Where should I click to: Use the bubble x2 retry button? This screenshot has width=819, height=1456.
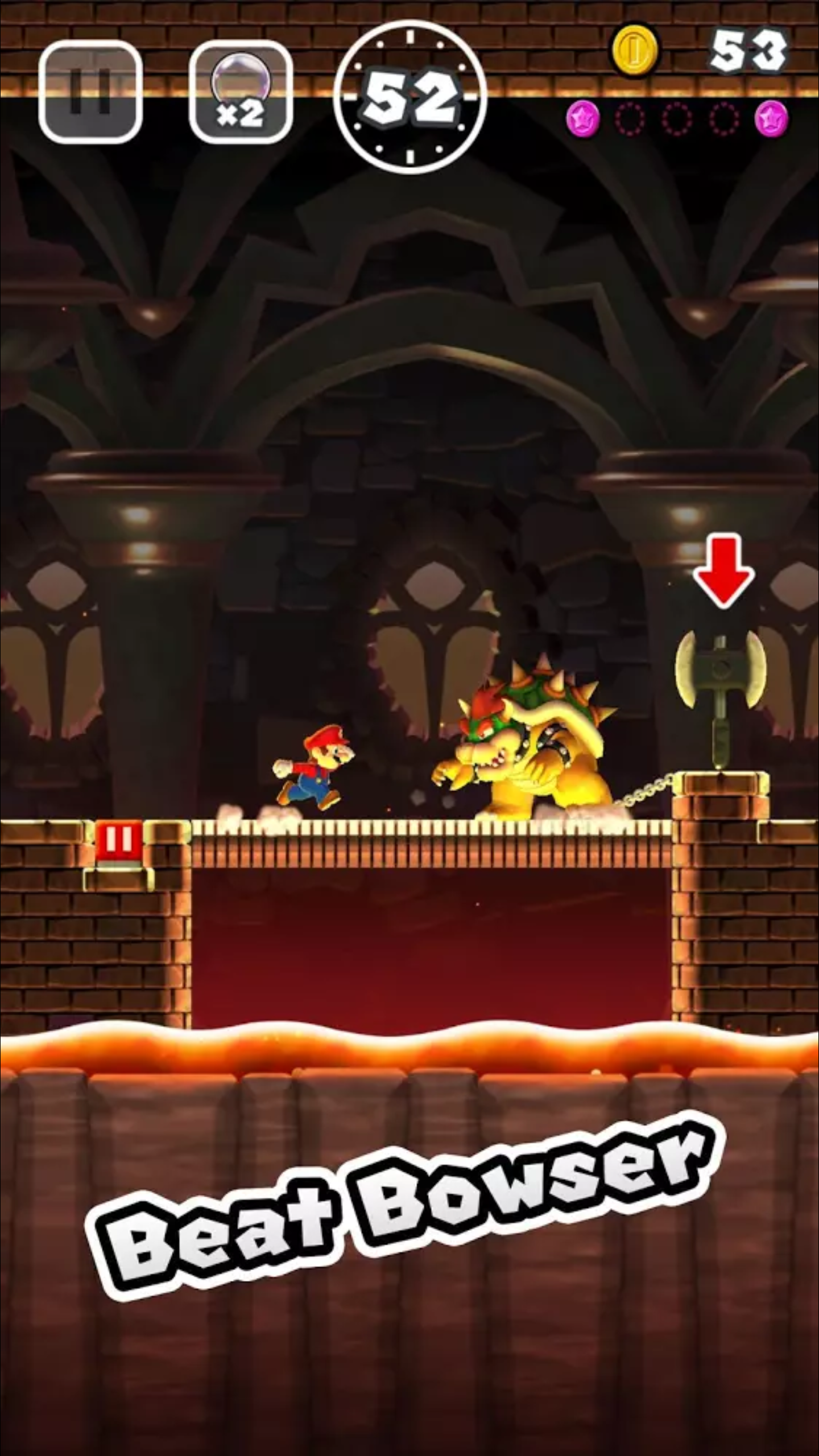click(241, 93)
